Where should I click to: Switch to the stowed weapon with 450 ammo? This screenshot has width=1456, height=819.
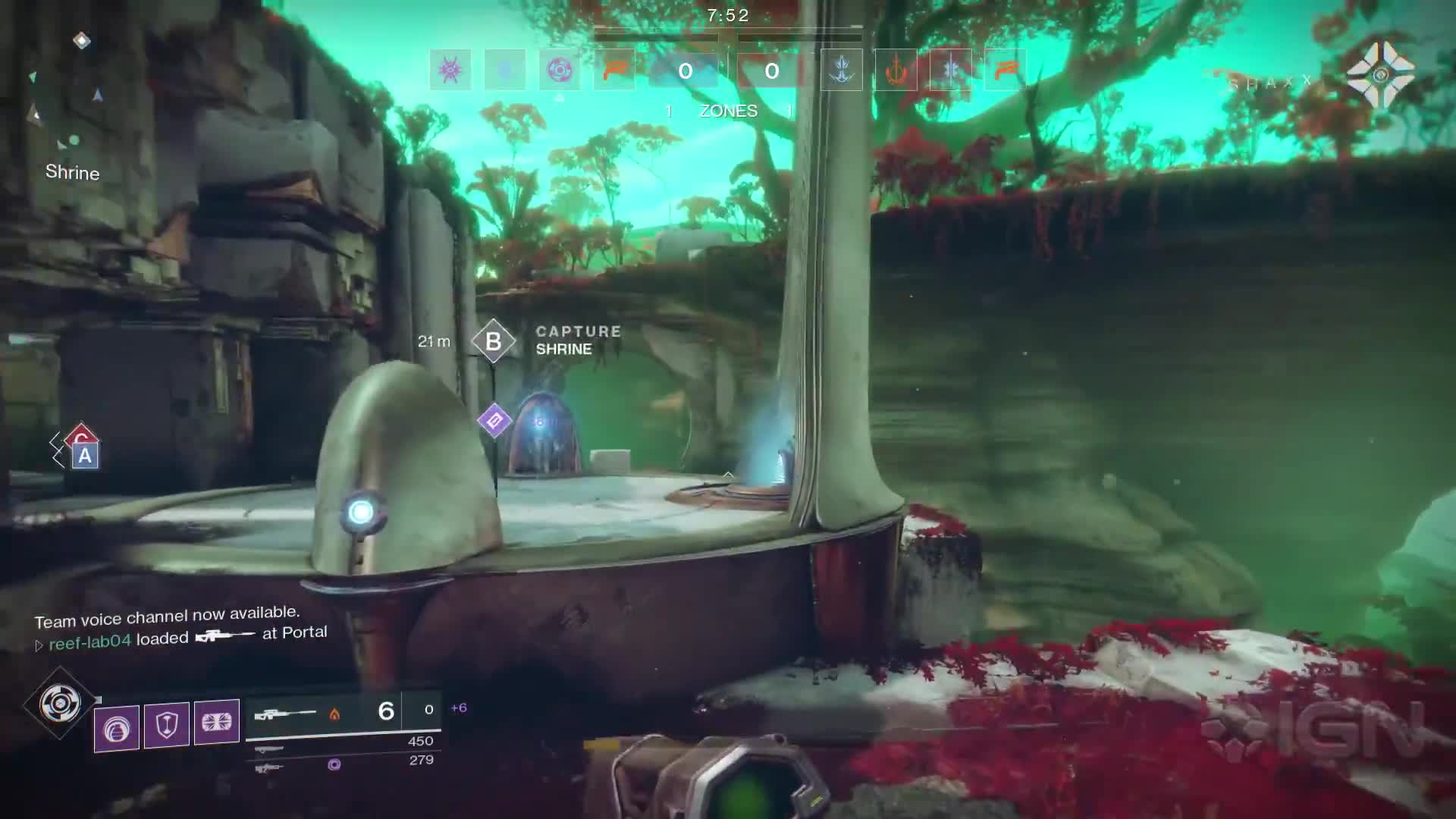344,744
